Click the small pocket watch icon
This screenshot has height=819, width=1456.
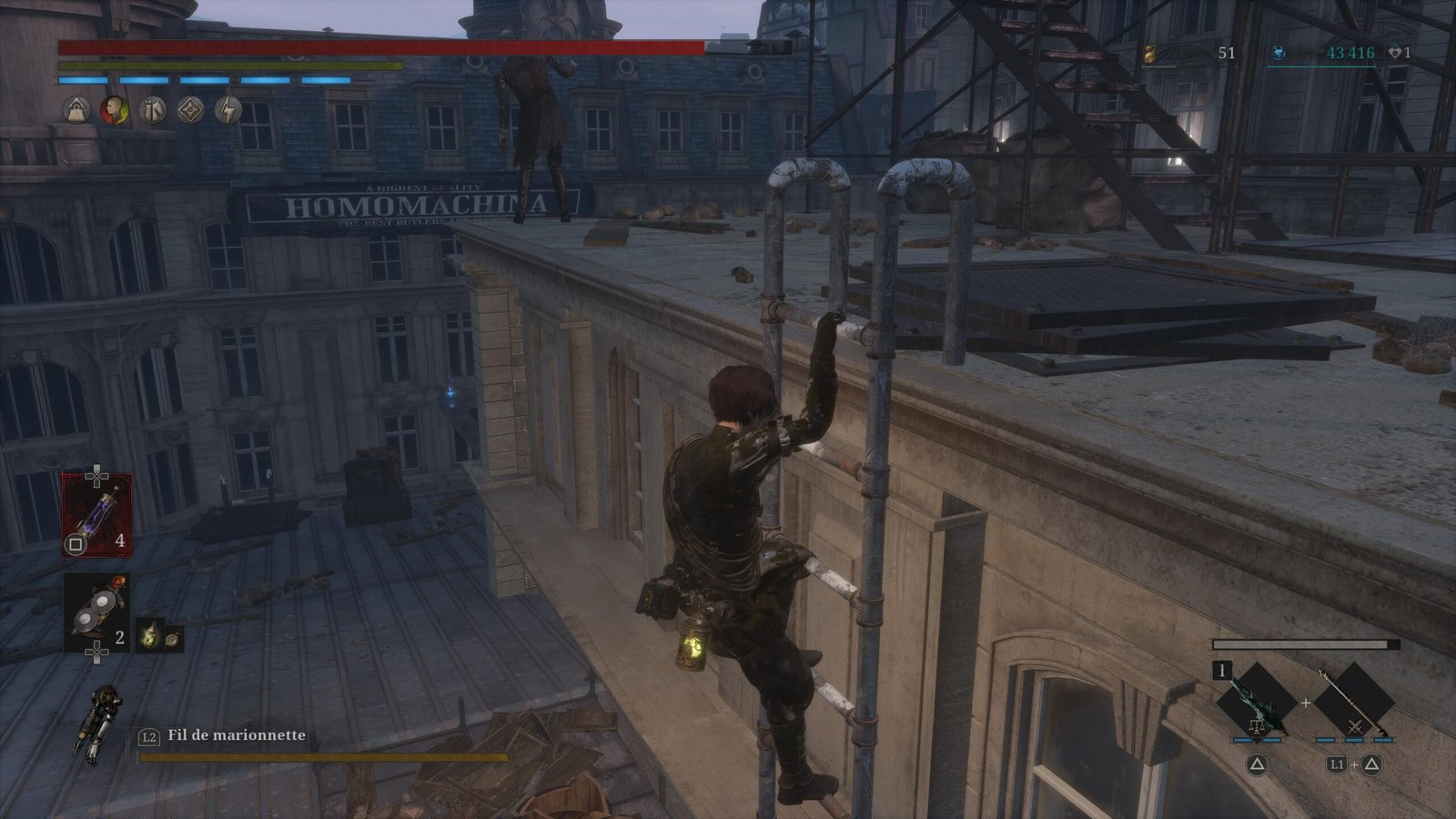(173, 638)
